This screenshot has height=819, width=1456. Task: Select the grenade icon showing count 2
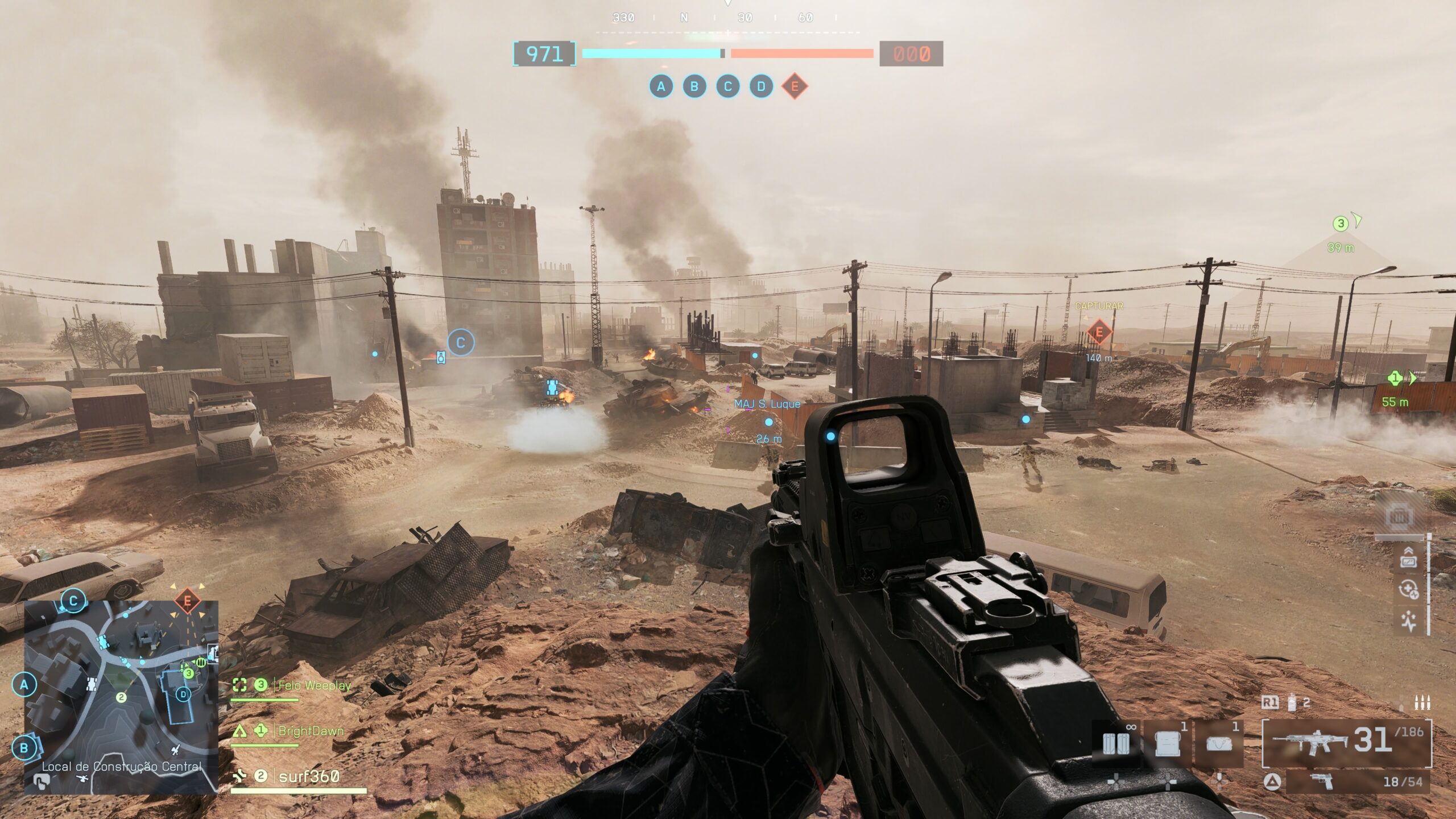tap(1292, 703)
